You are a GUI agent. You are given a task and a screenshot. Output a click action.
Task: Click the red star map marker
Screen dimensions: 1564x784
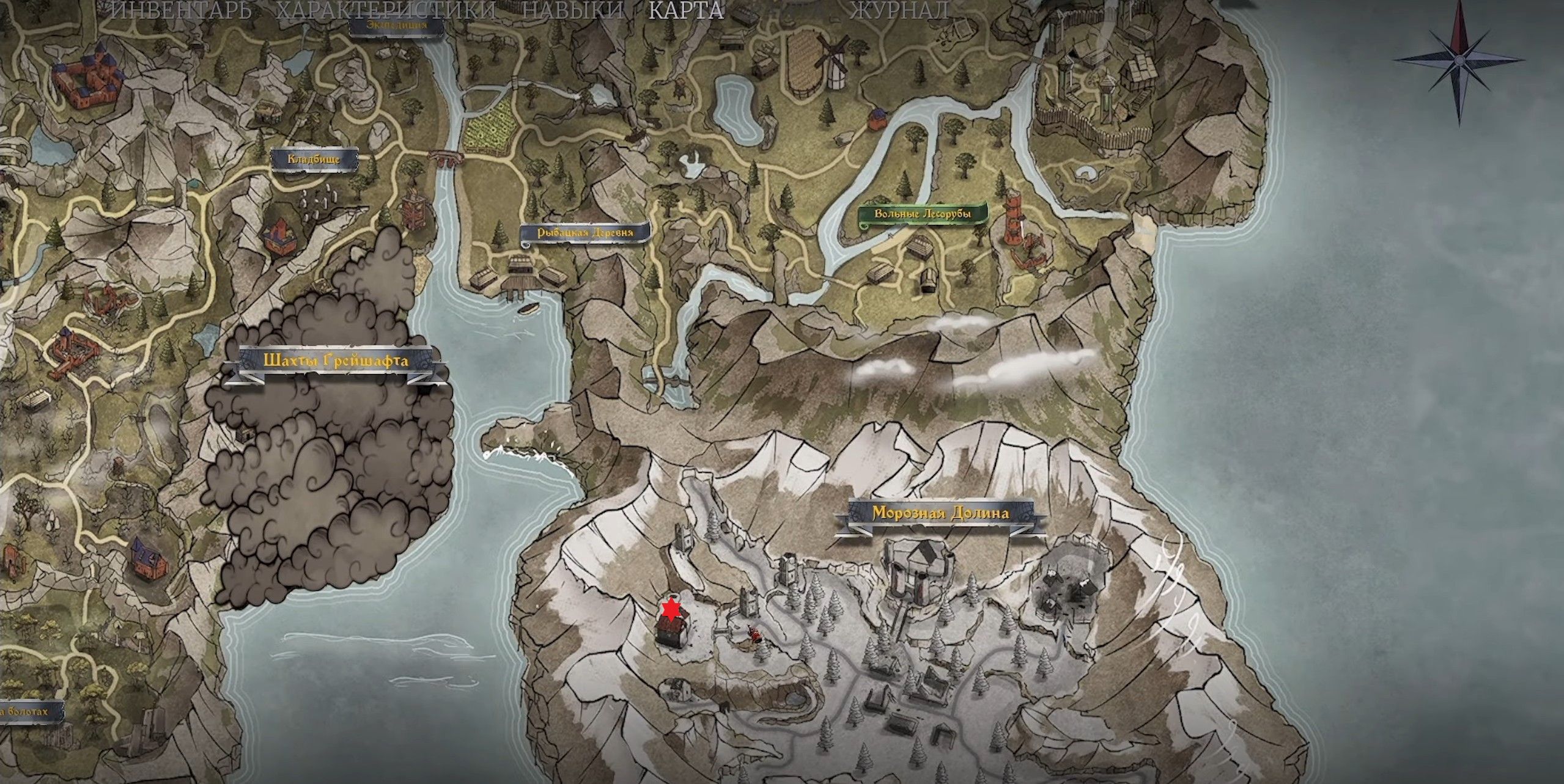click(x=671, y=609)
